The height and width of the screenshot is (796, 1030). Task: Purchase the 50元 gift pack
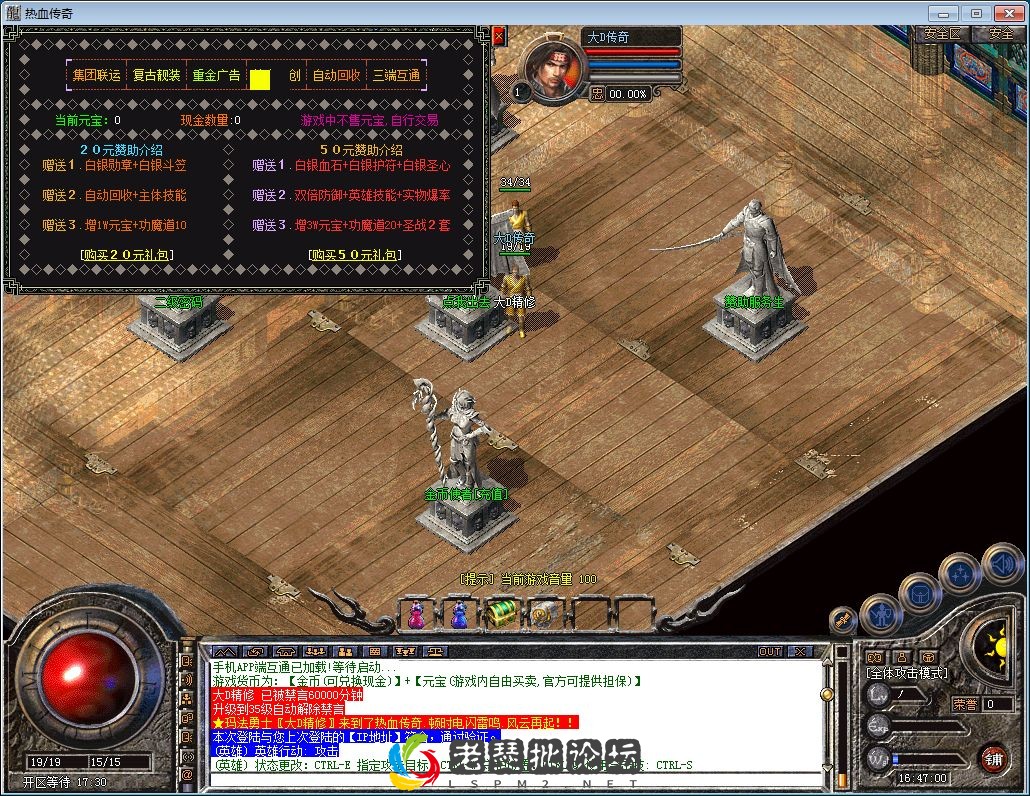tap(354, 255)
